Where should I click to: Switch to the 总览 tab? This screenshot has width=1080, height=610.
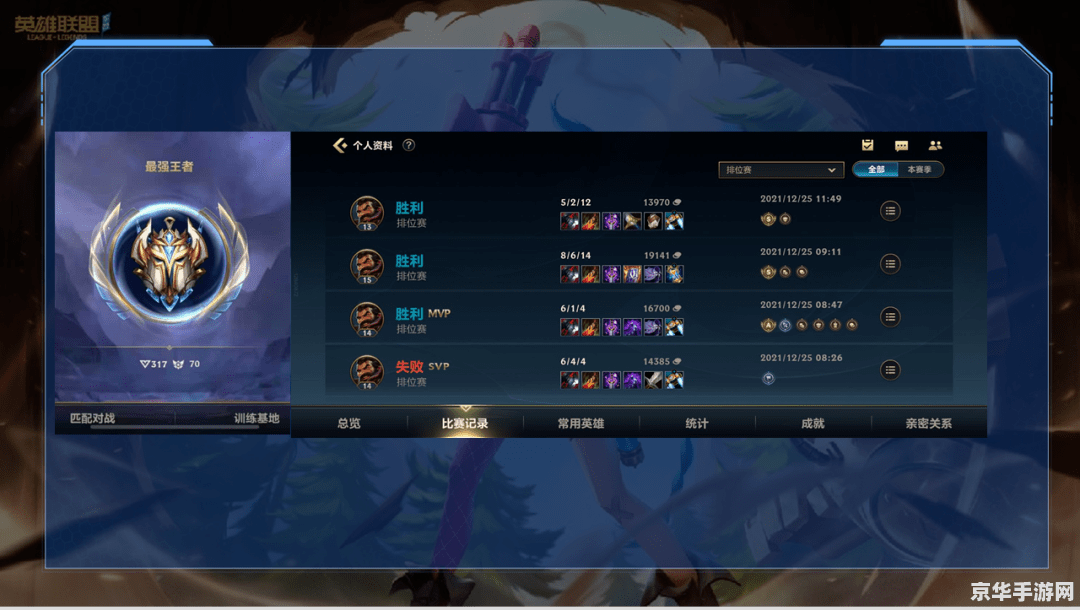pyautogui.click(x=349, y=424)
